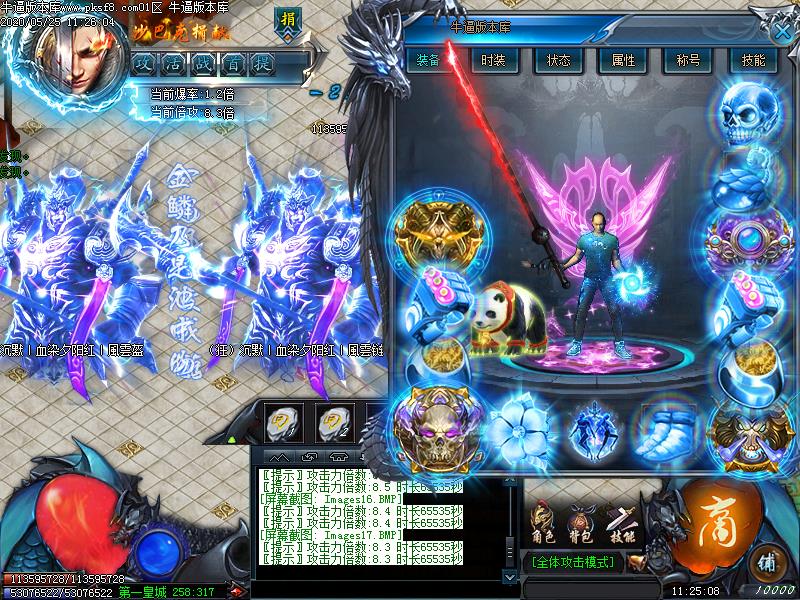800x600 pixels.
Task: Open the 角色 character button
Action: pyautogui.click(x=543, y=521)
